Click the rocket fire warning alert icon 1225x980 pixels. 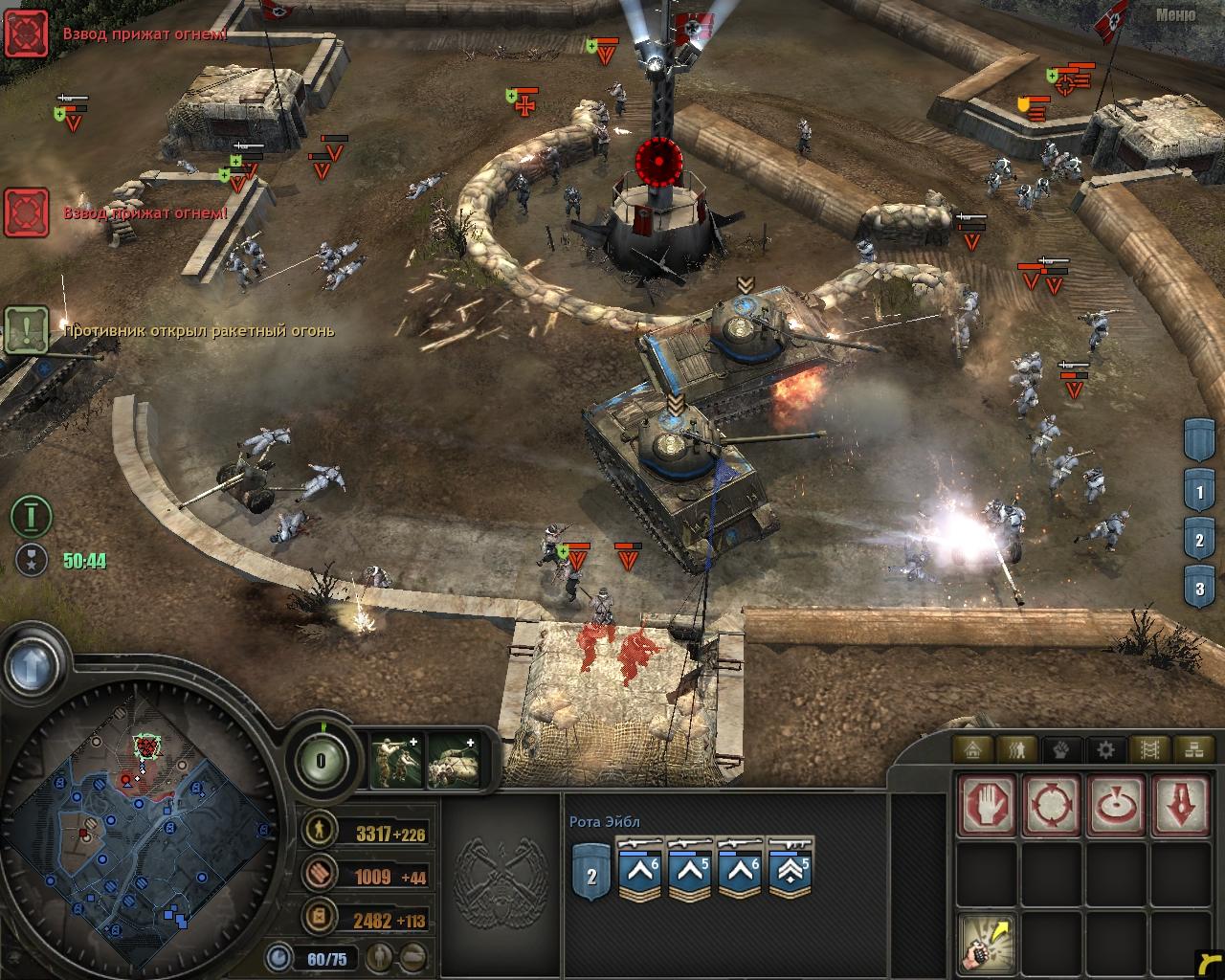[28, 331]
